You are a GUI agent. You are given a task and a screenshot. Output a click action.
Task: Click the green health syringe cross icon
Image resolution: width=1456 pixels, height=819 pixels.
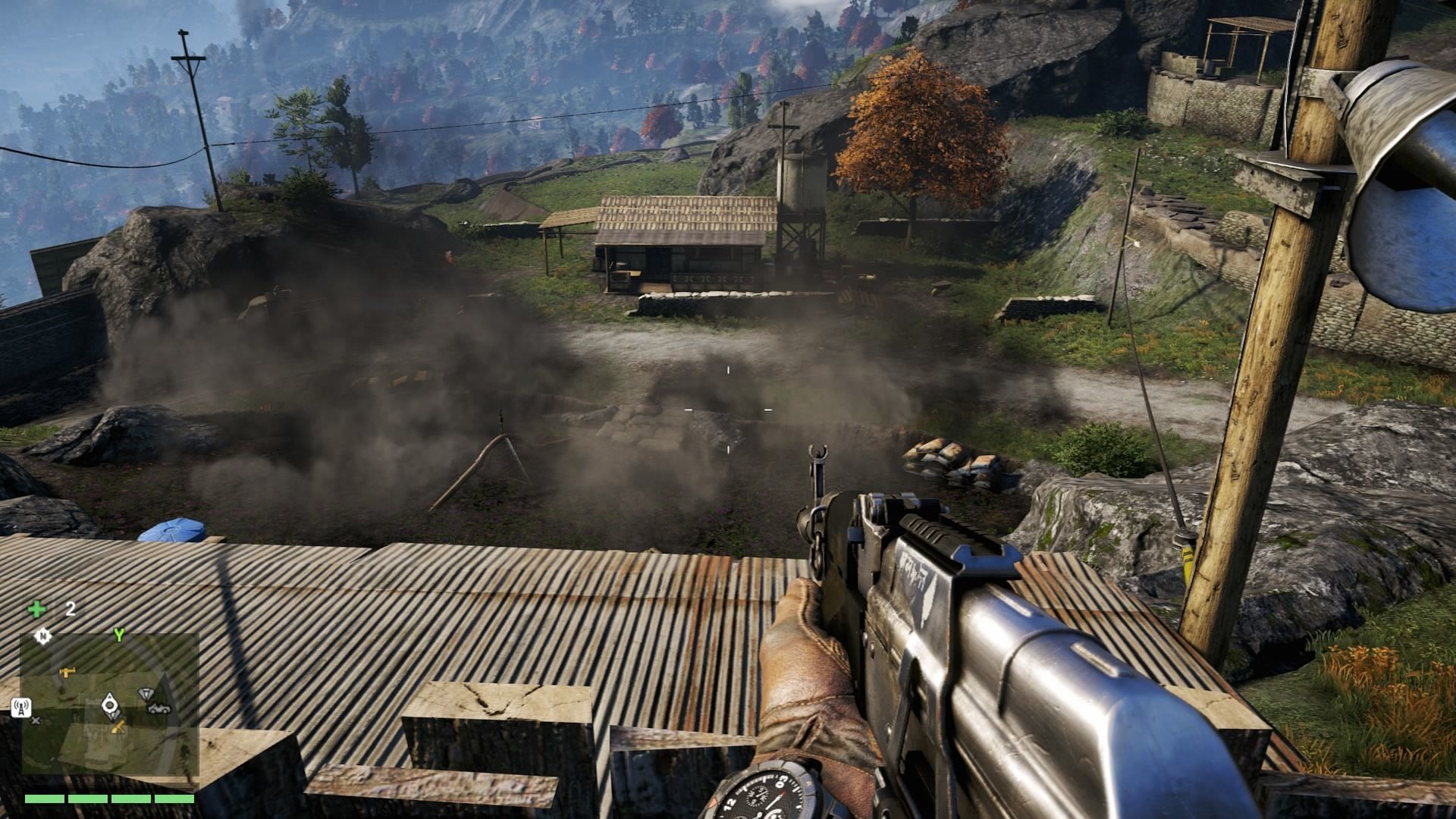point(36,609)
